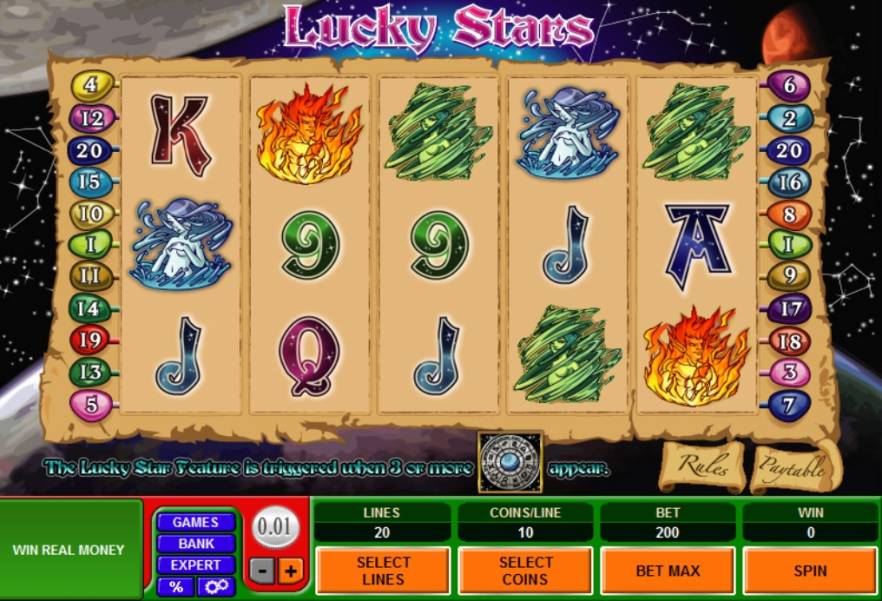The image size is (882, 601).
Task: Select payline 17 marker on right
Action: [x=790, y=309]
